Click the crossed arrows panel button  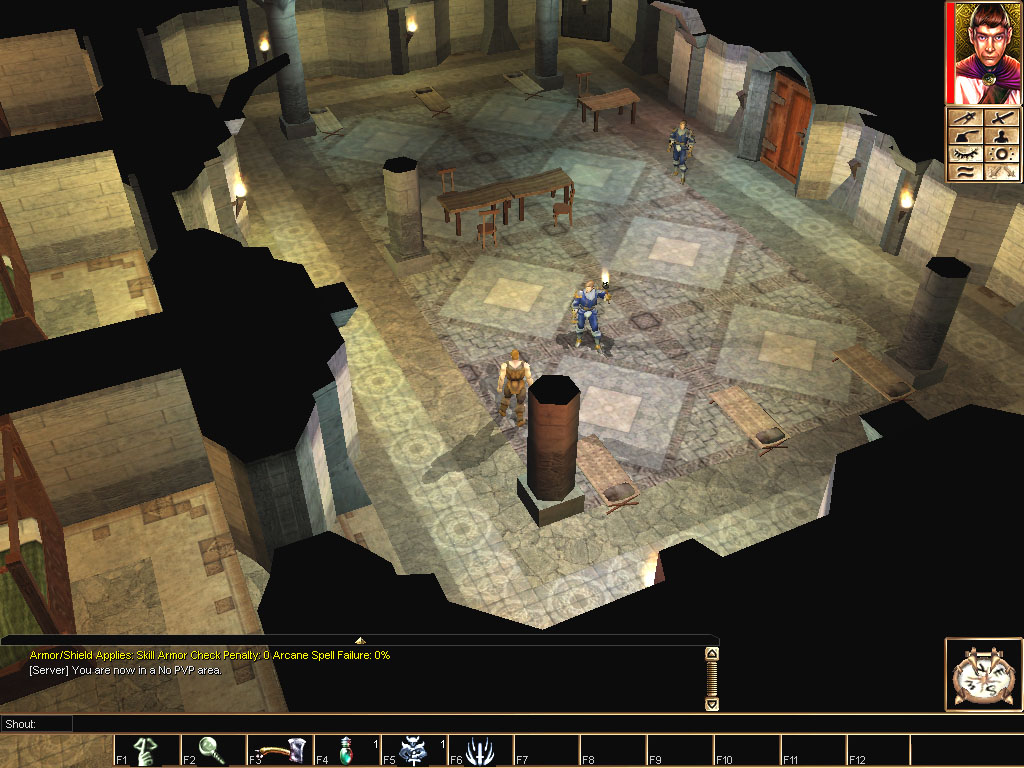[1002, 172]
